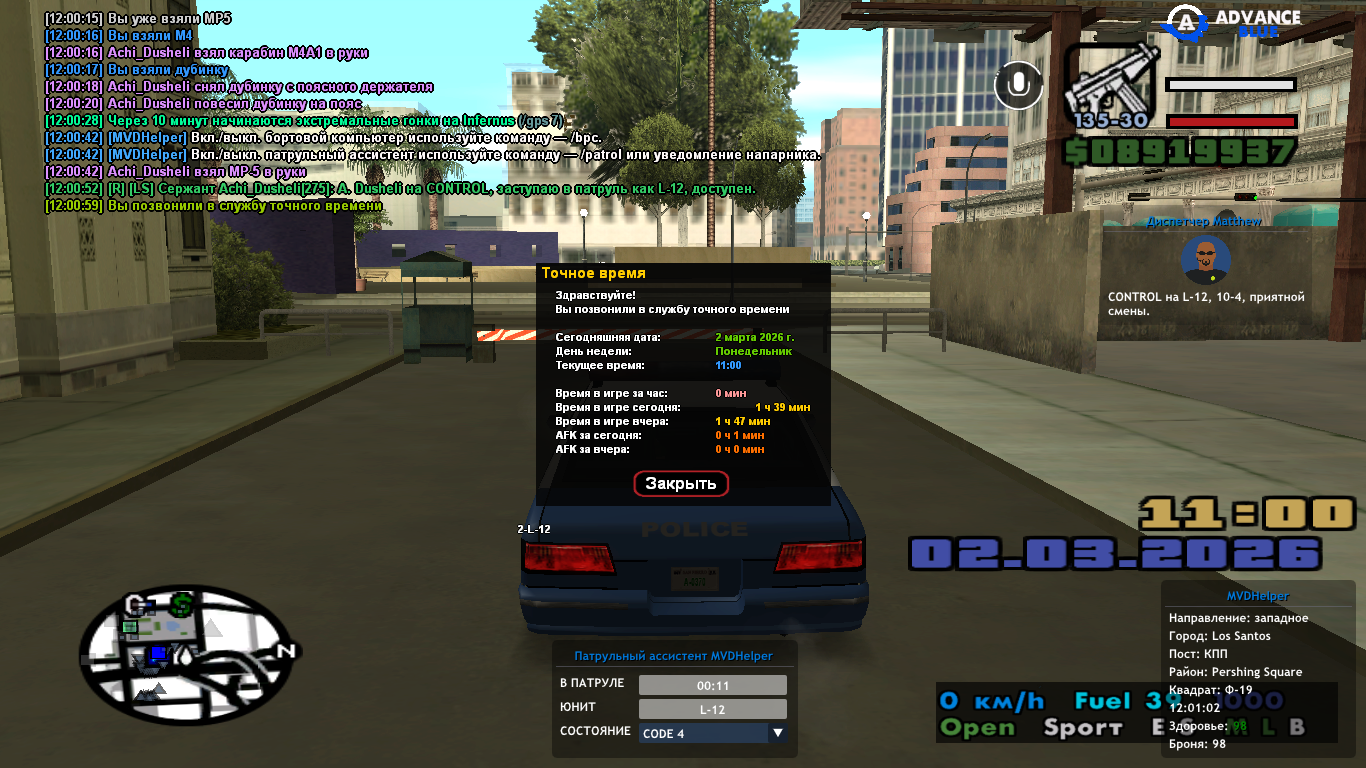This screenshot has width=1366, height=768.
Task: Click the В ПАТРУЛЕ timer field
Action: [x=712, y=685]
